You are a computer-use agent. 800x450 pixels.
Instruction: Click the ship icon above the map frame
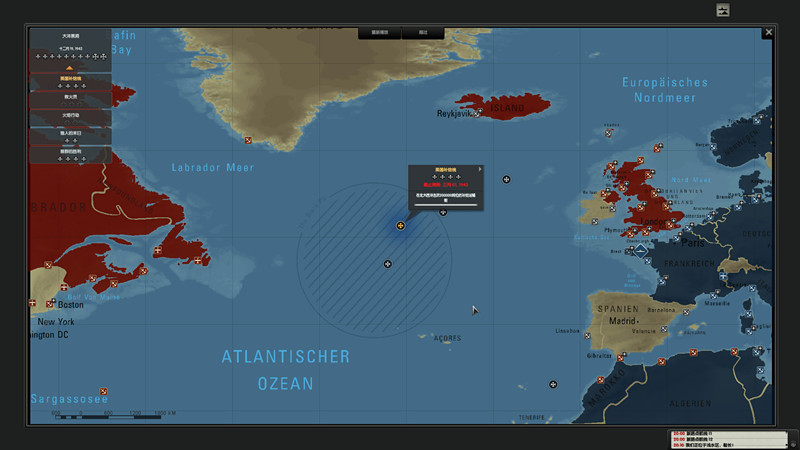point(723,10)
